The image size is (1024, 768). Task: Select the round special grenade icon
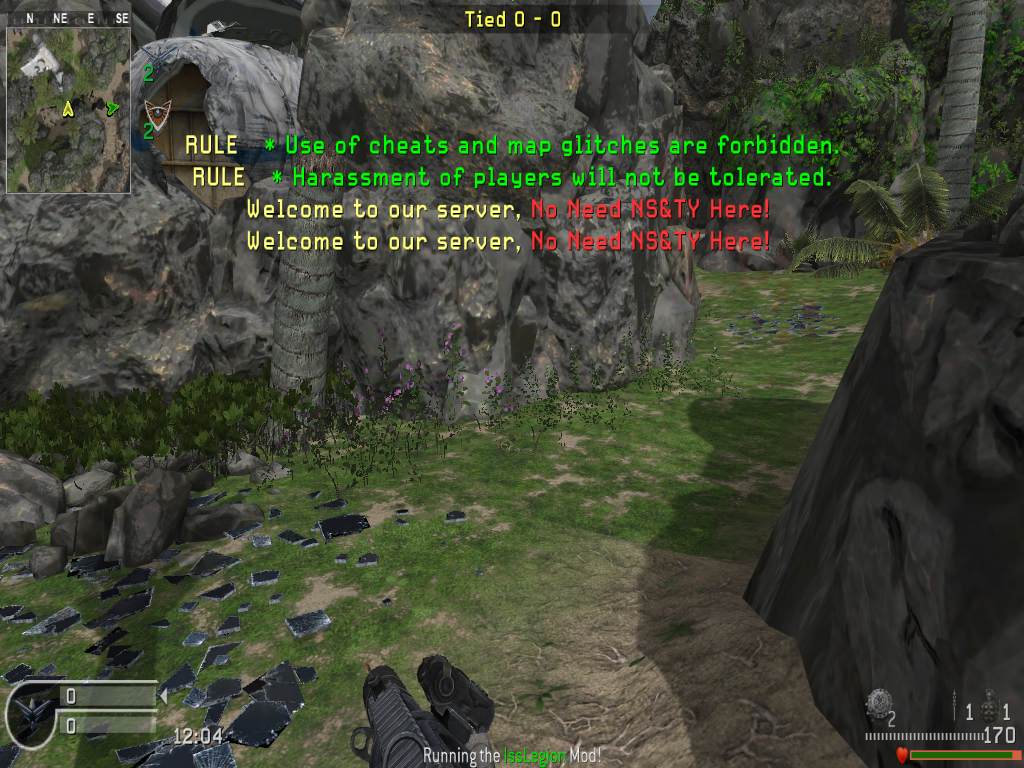[879, 703]
